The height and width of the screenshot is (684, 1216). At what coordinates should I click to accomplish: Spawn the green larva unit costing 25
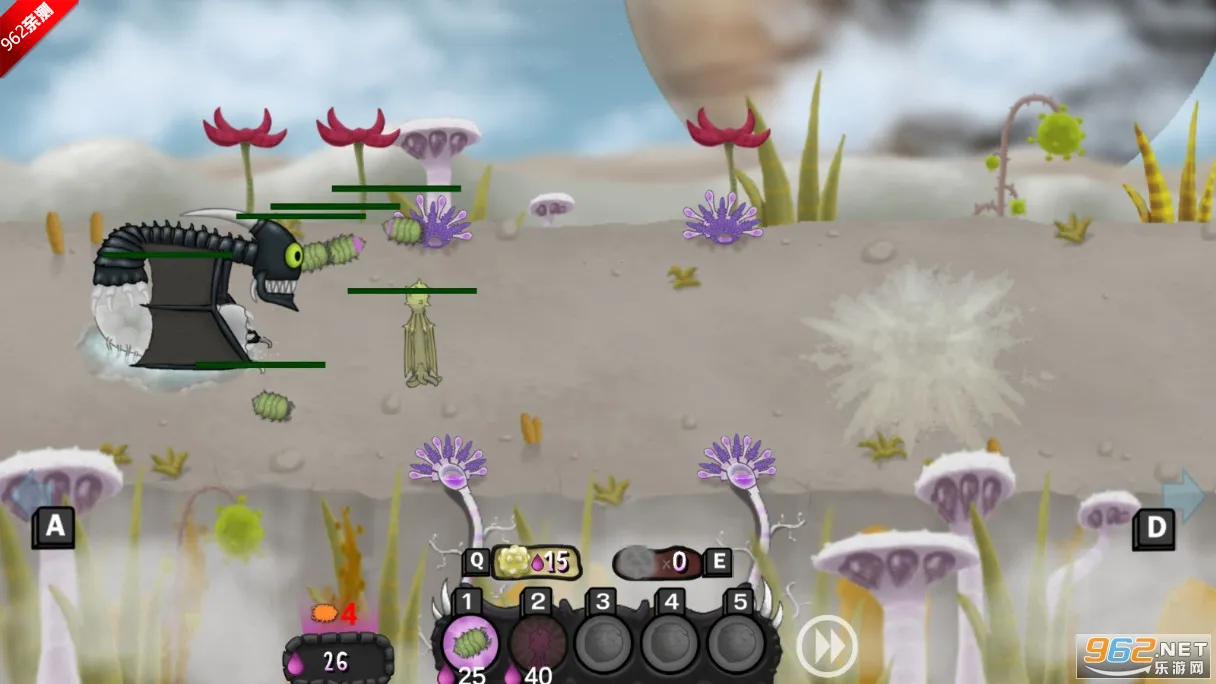point(470,645)
